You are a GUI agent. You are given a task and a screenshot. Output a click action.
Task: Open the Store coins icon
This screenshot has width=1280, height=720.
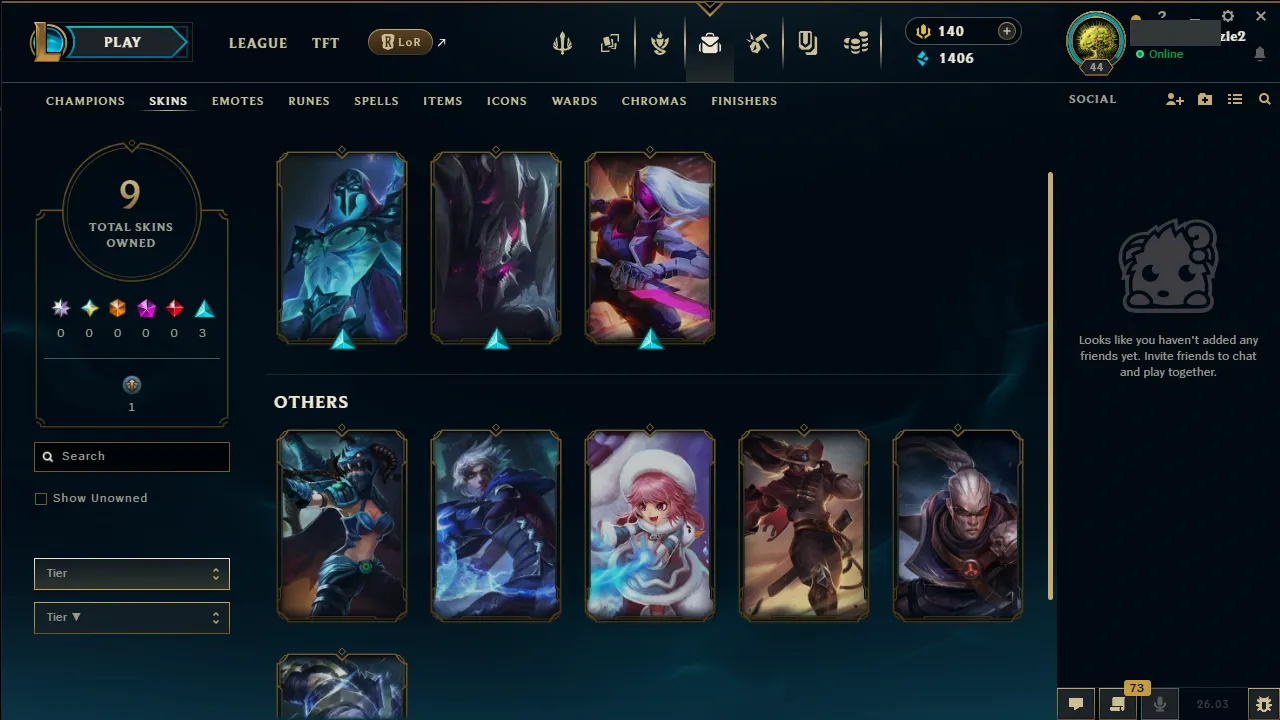point(856,43)
